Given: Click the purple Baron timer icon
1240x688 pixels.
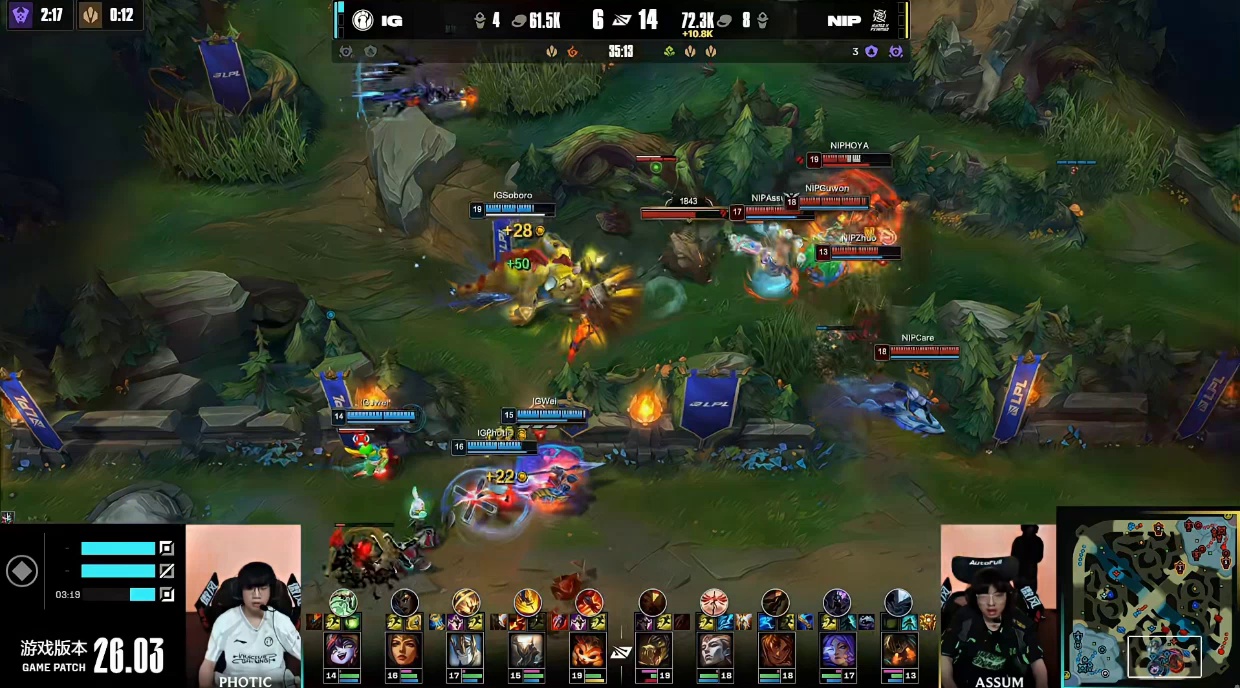Looking at the screenshot, I should (21, 15).
